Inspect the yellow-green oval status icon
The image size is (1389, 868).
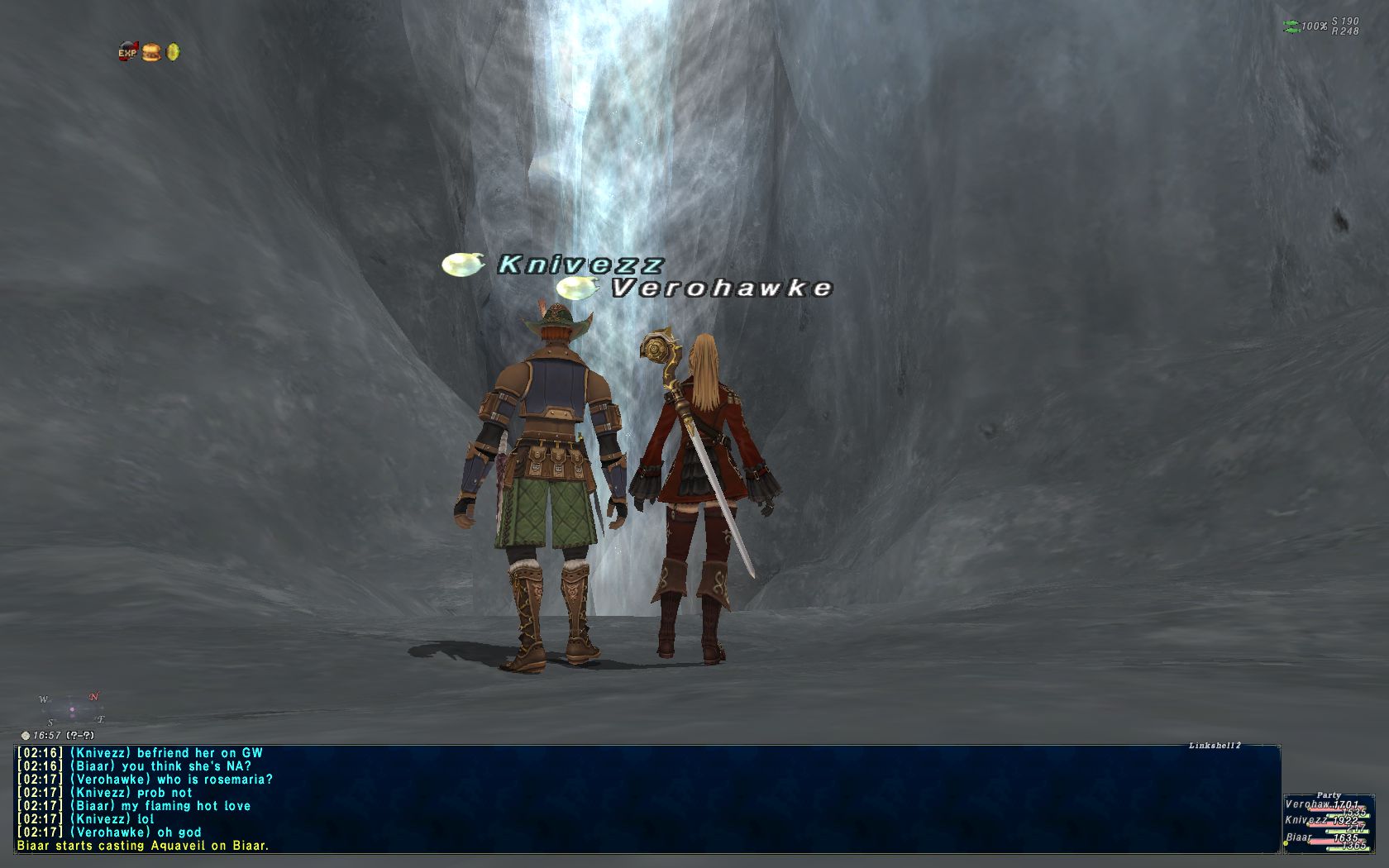pos(173,53)
